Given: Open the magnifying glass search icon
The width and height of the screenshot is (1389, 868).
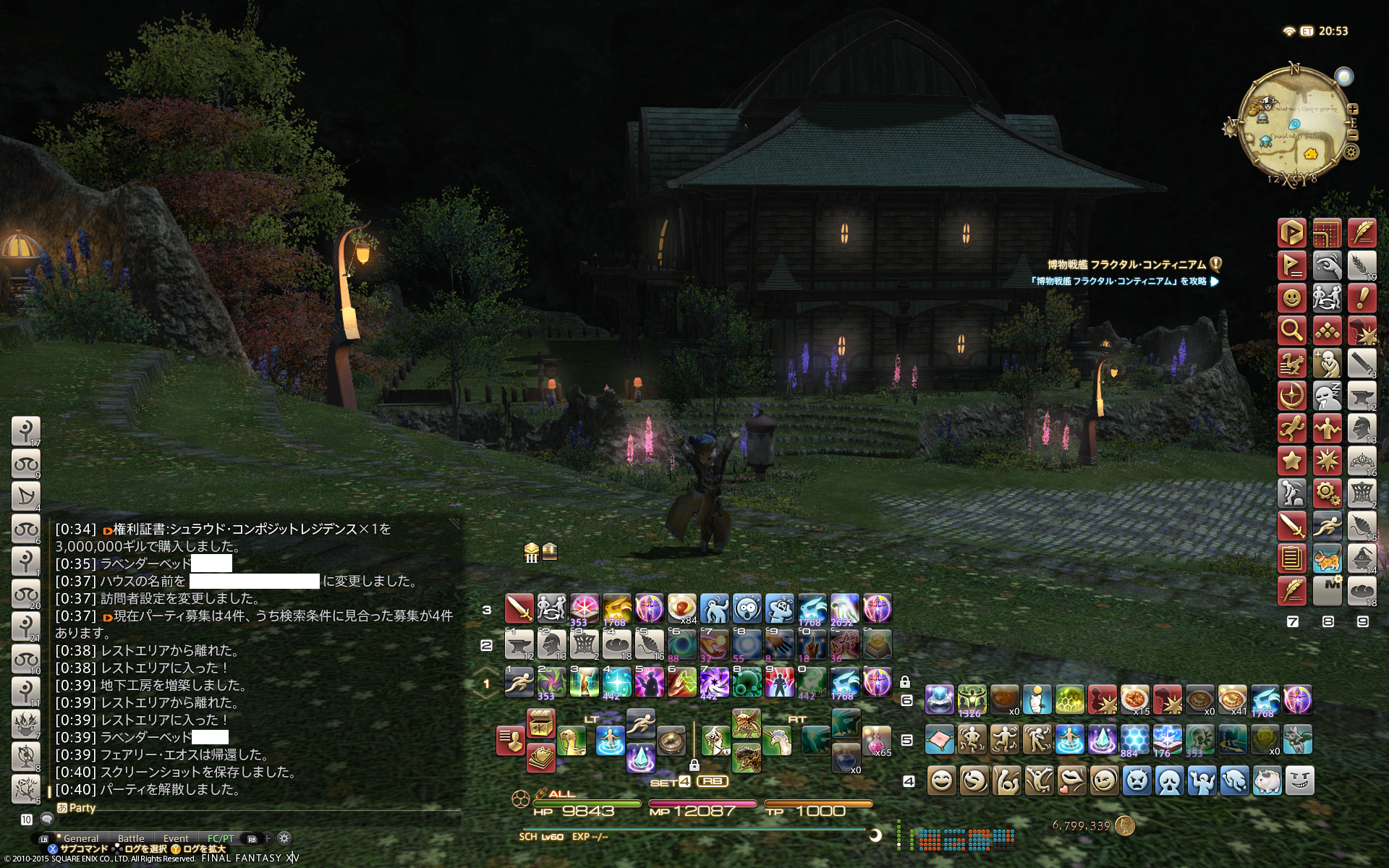Looking at the screenshot, I should coord(1292,331).
